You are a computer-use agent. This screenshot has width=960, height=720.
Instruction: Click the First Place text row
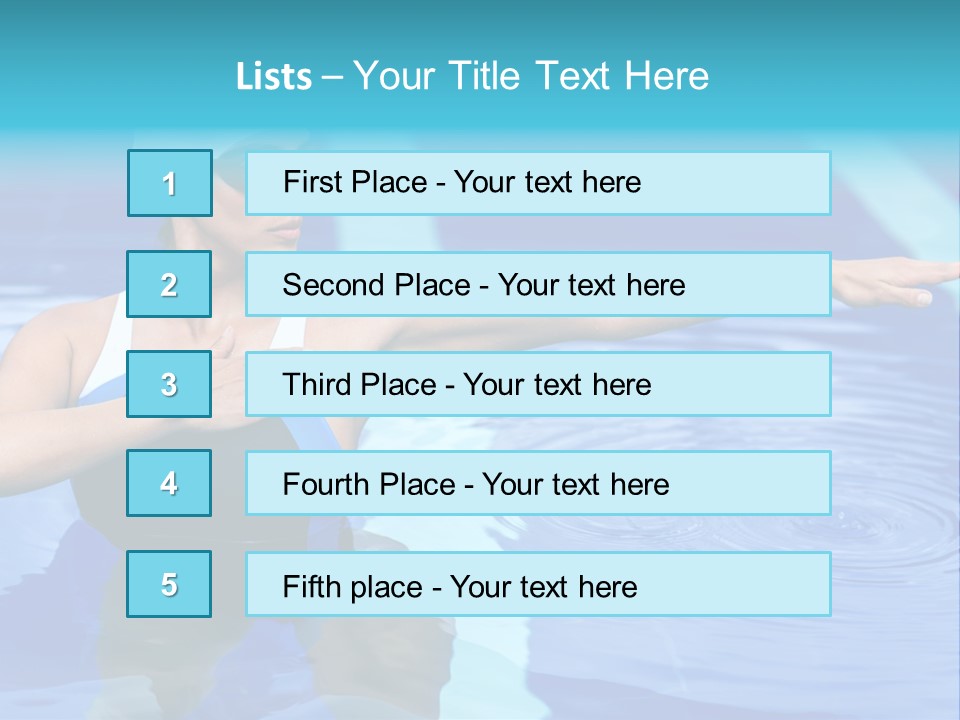pos(538,183)
